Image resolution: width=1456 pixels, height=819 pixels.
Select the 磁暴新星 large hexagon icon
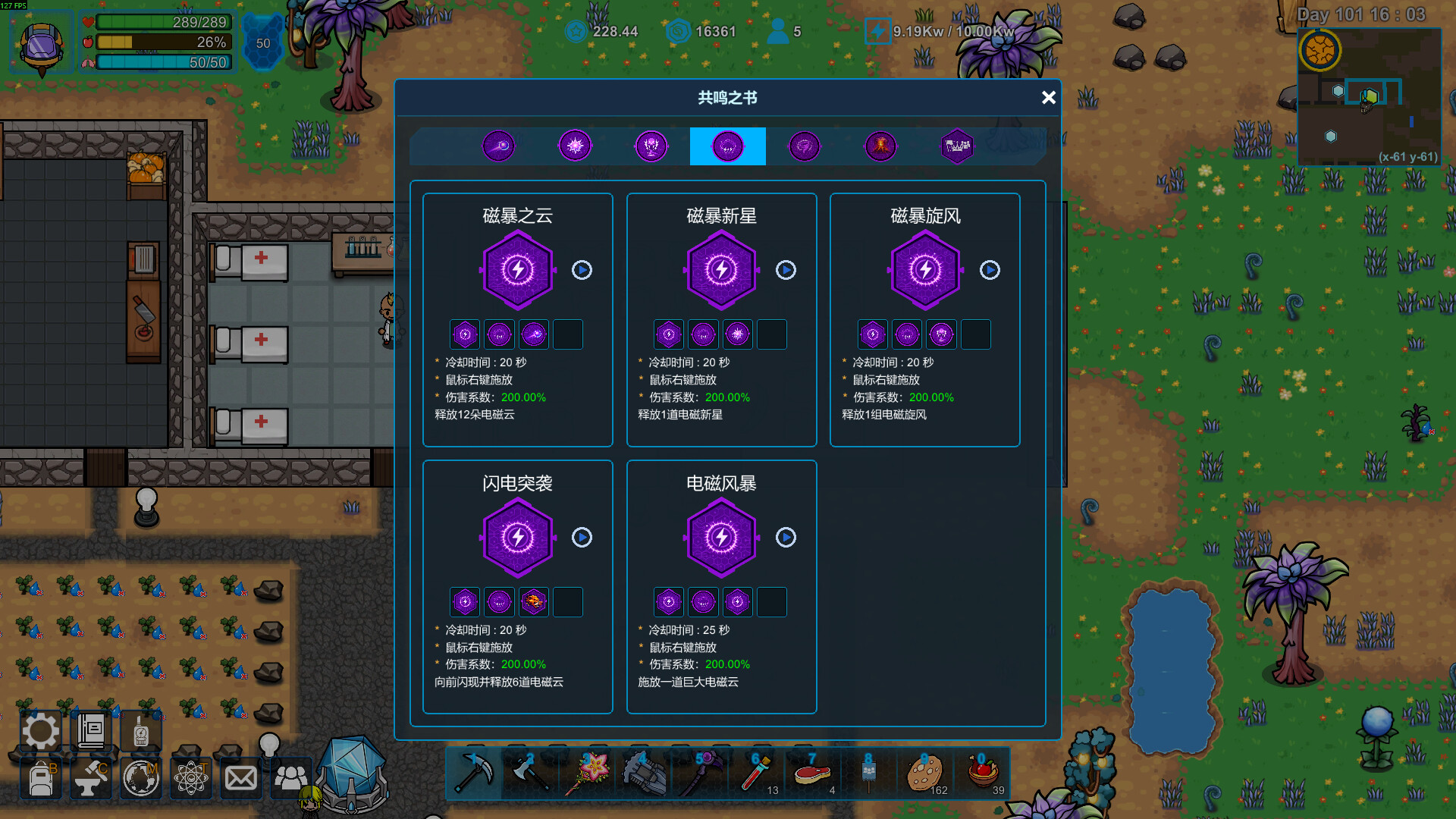point(721,270)
